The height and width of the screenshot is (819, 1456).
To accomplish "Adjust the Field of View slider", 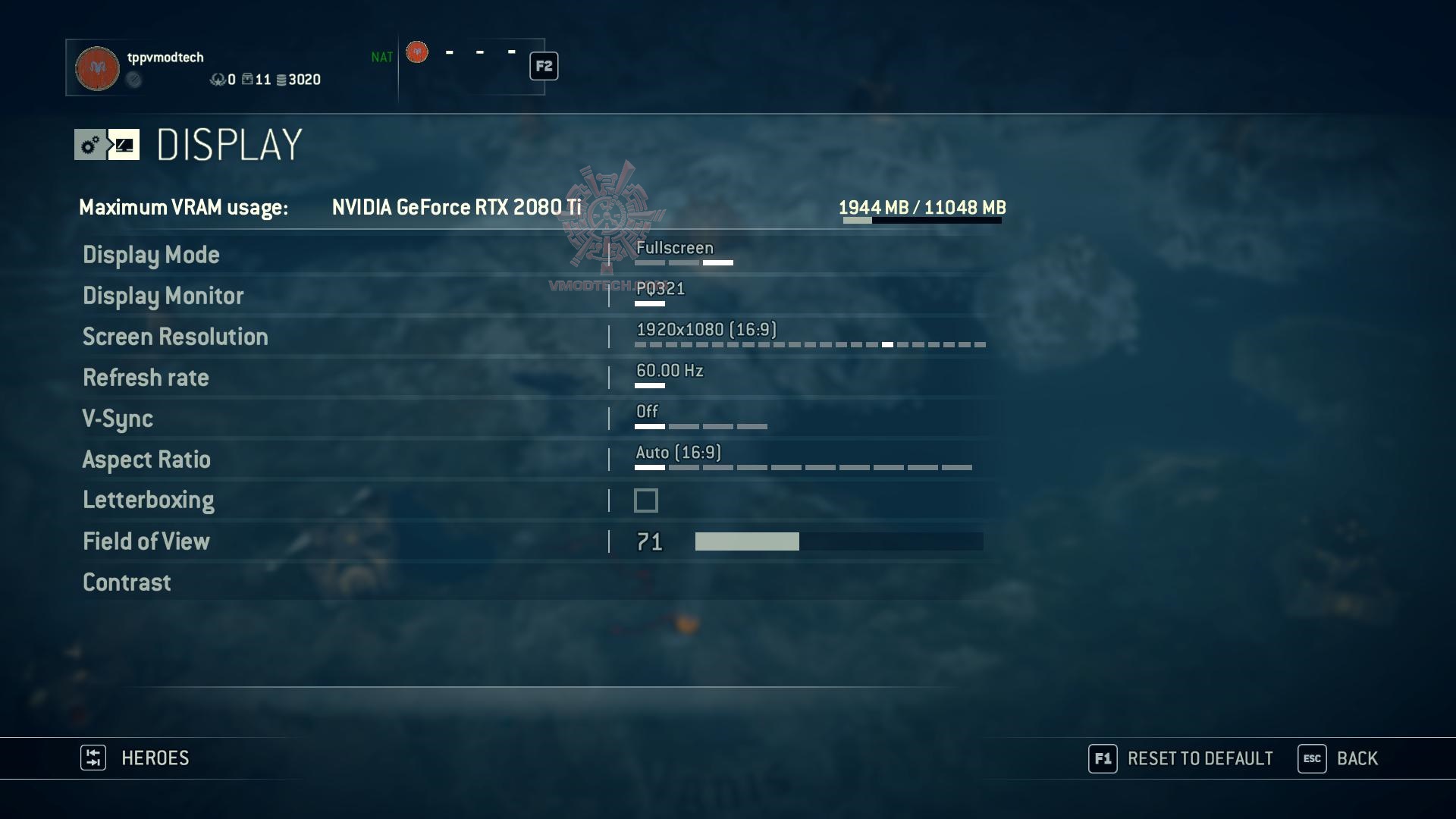I will click(839, 541).
